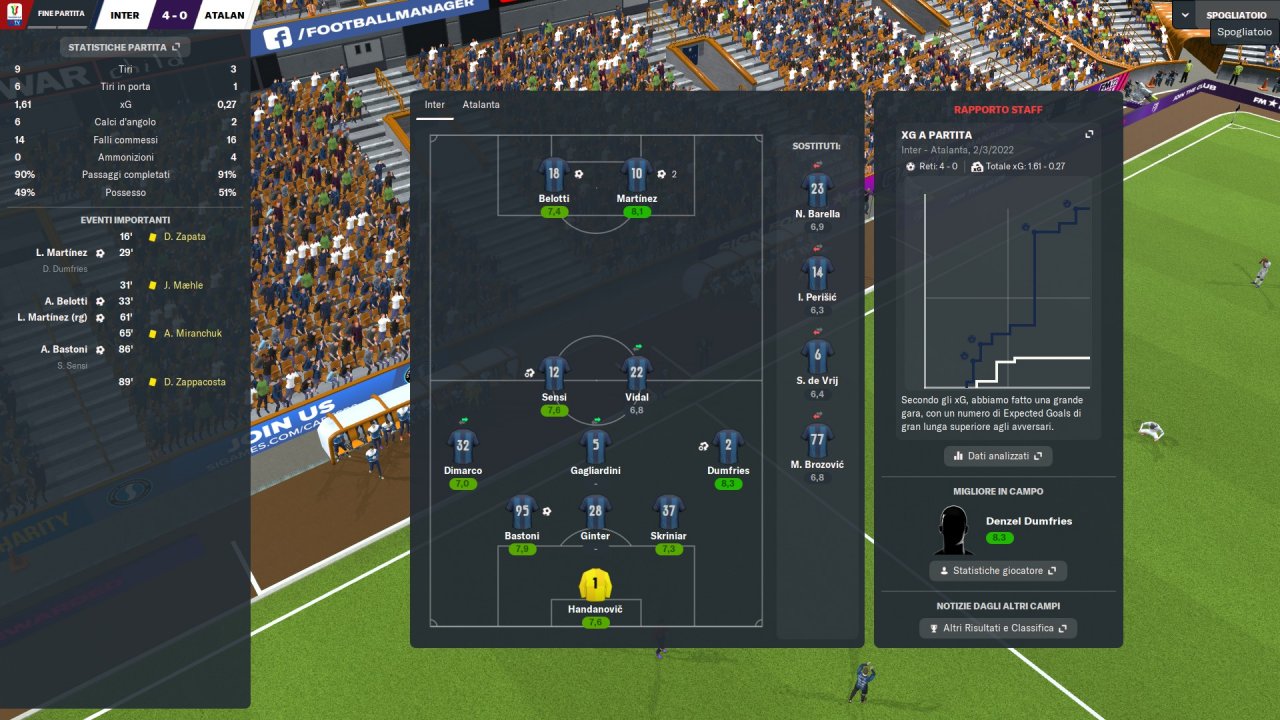Expand the xG a Partita chart
Image resolution: width=1280 pixels, height=720 pixels.
[x=1089, y=135]
